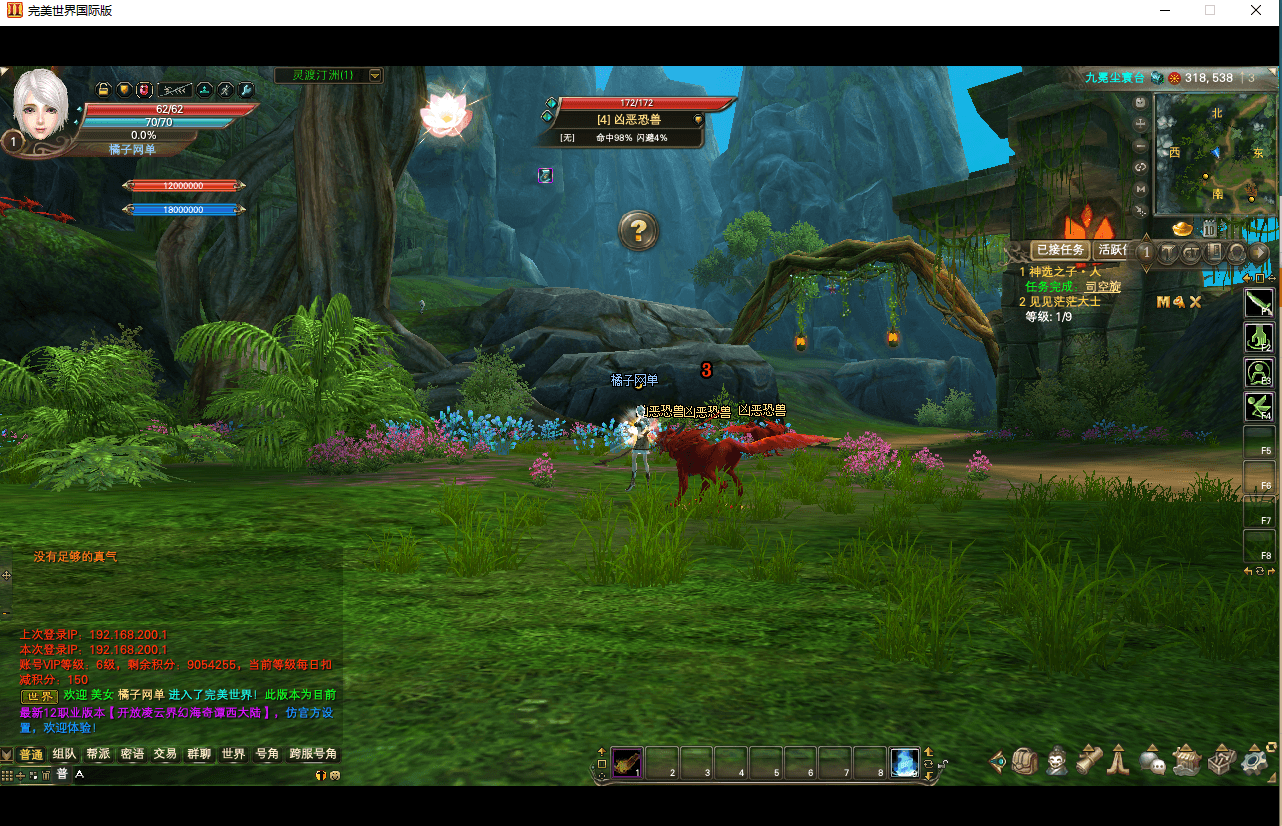Click the minimap's minus zoom-out button
The width and height of the screenshot is (1282, 826).
[1140, 145]
